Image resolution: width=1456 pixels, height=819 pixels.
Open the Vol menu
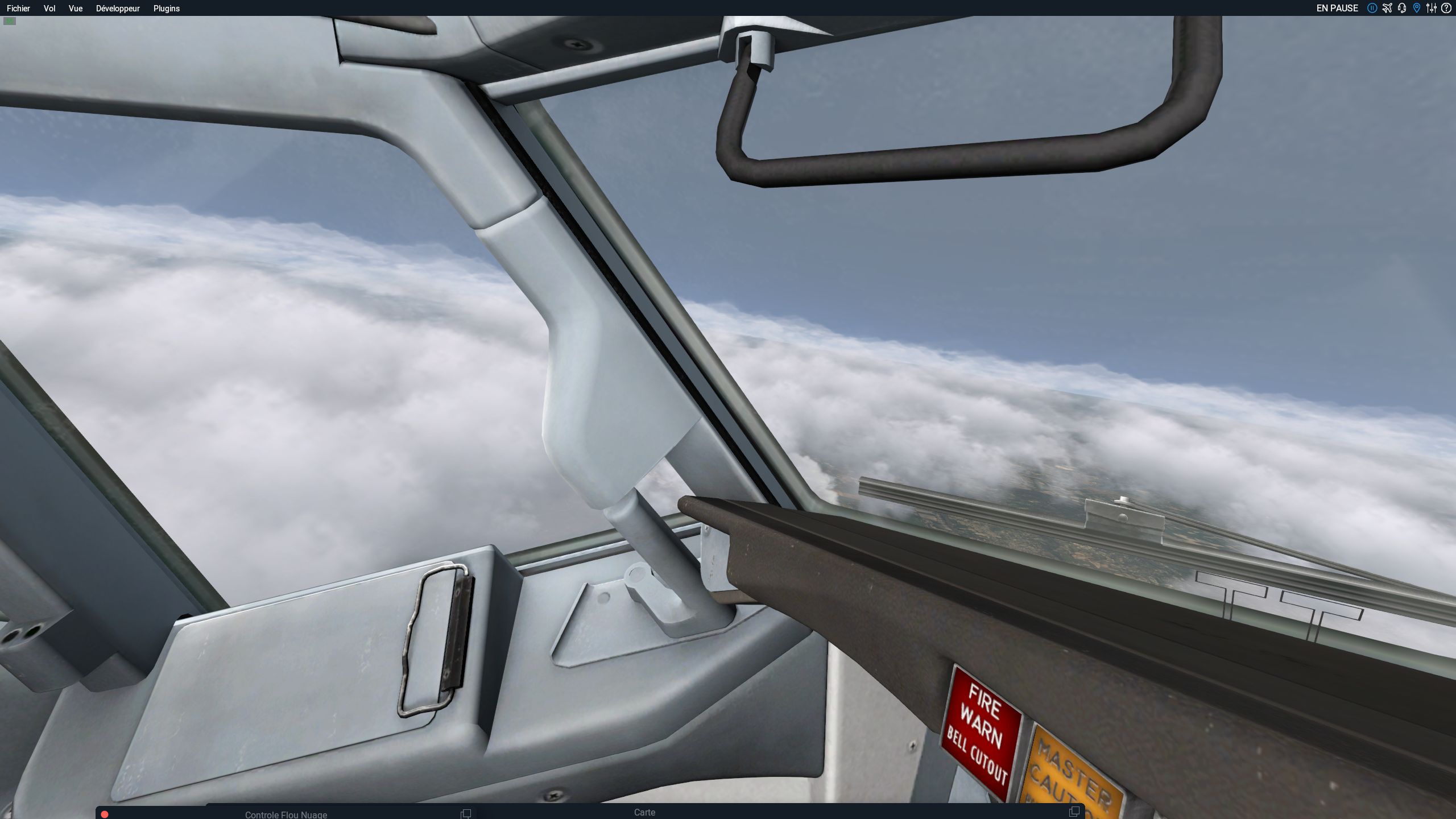coord(49,9)
